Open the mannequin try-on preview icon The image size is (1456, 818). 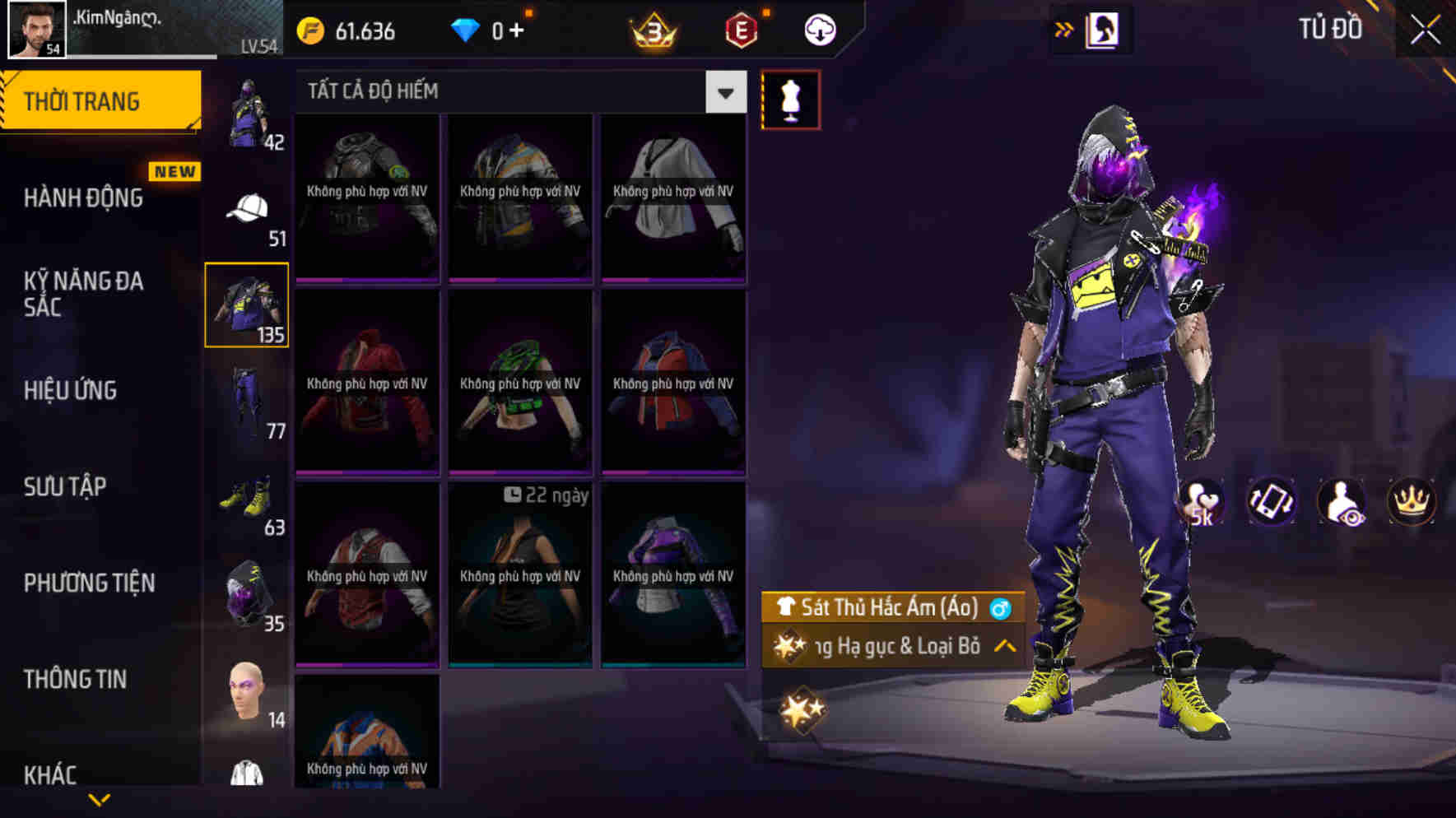coord(793,98)
